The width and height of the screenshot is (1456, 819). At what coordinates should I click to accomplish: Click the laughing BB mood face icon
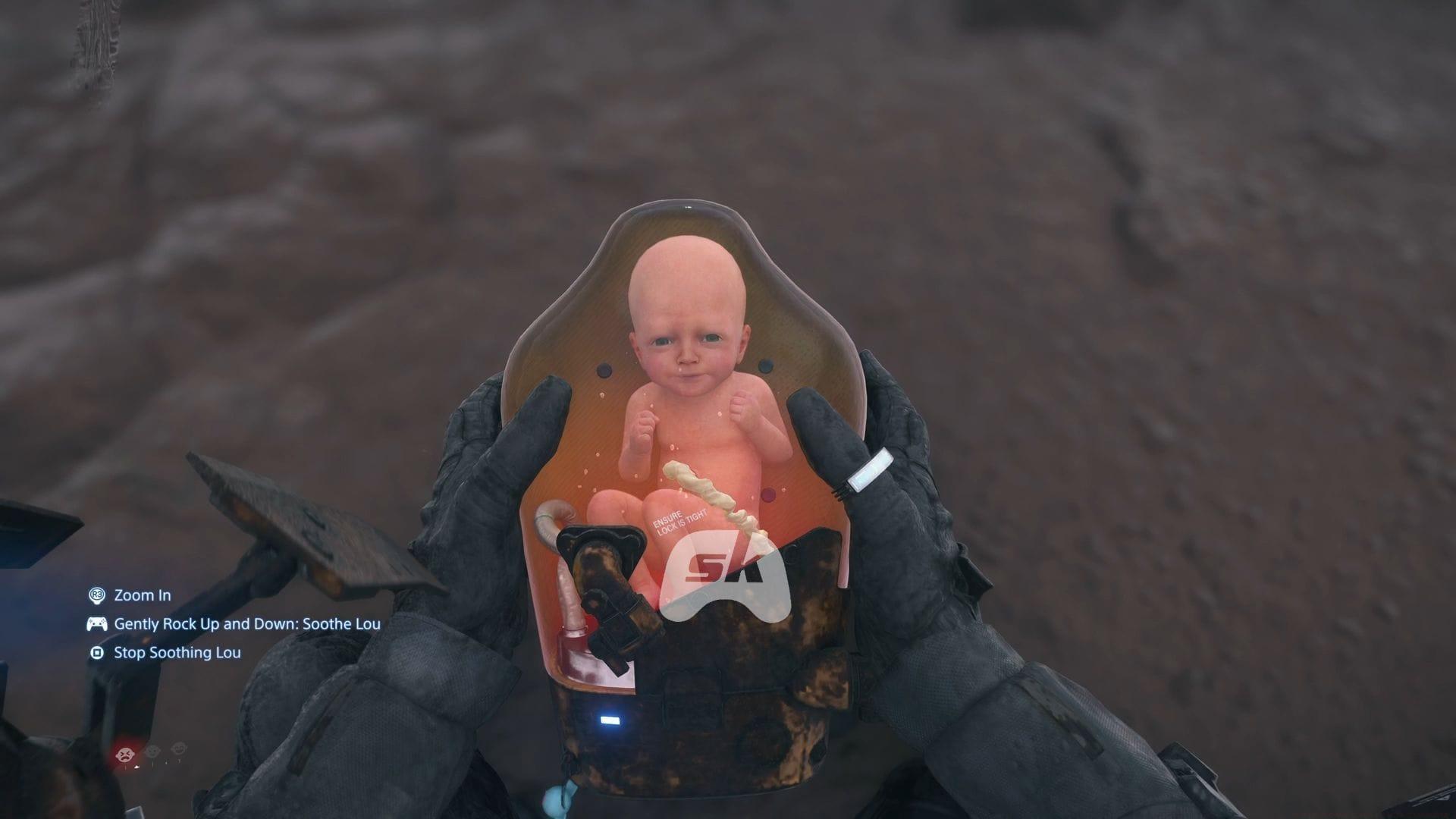[179, 750]
